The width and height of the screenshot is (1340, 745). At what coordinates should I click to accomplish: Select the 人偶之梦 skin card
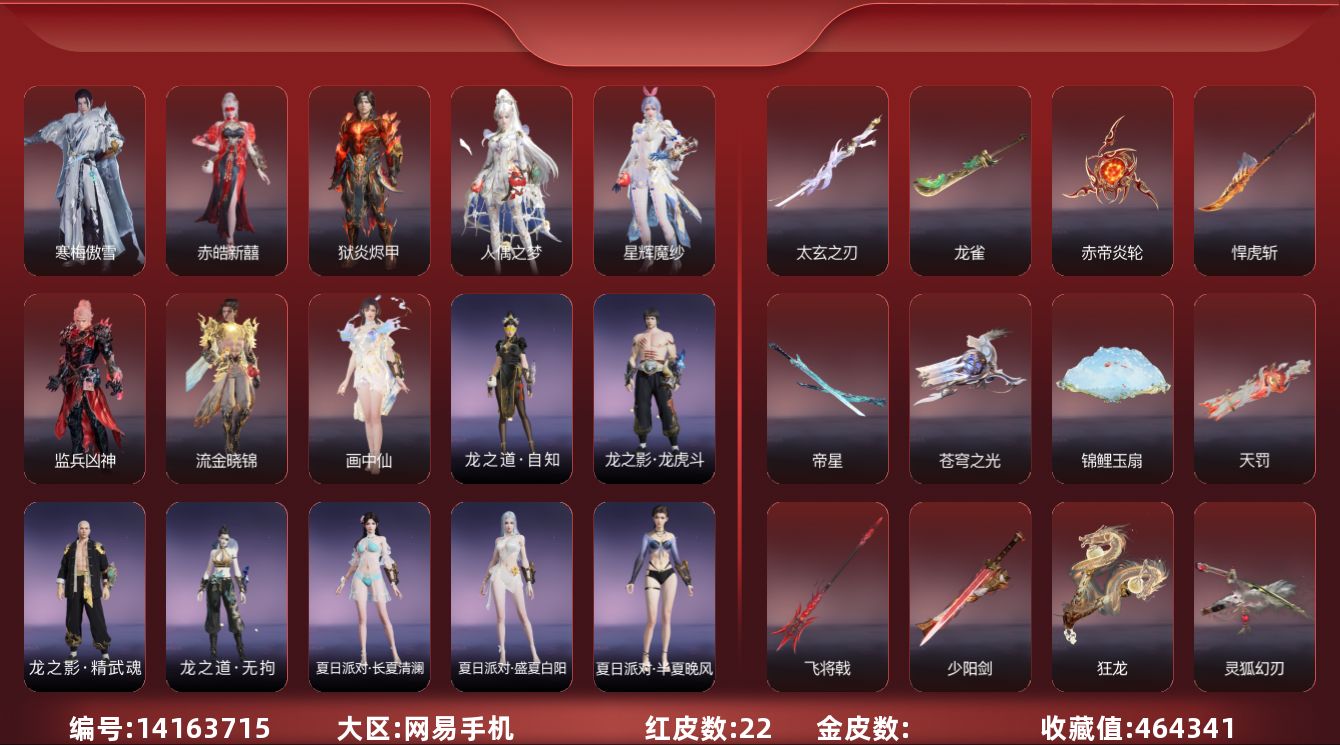[511, 181]
